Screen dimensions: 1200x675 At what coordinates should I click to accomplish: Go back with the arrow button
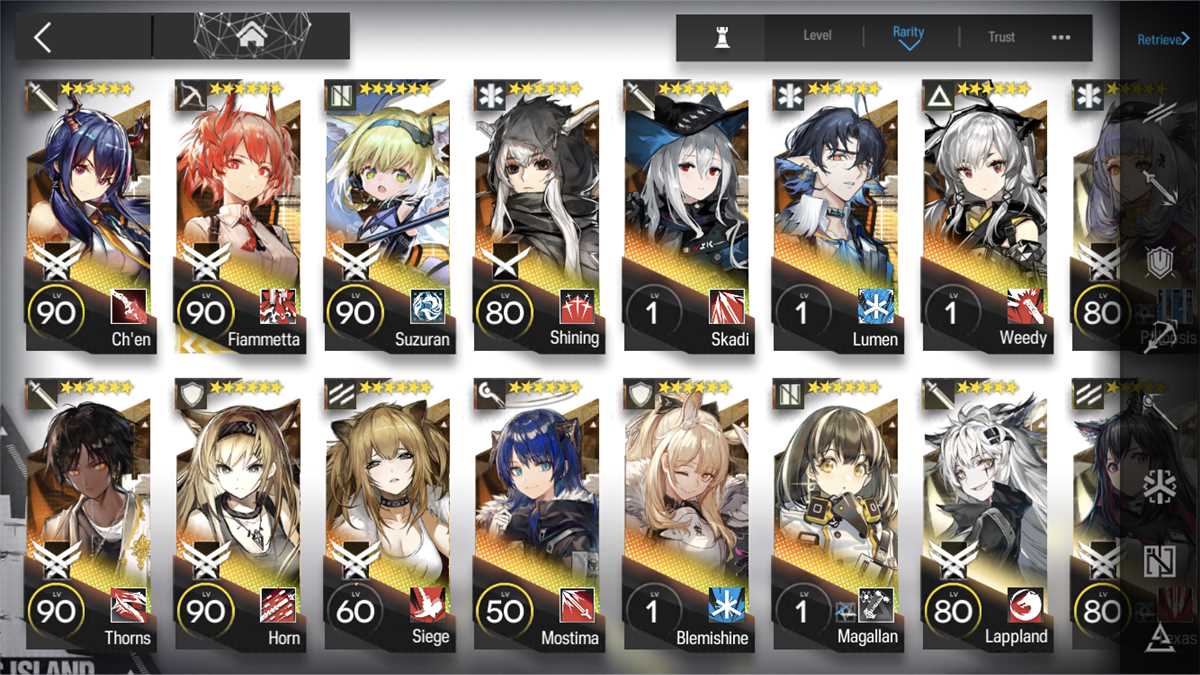point(42,37)
